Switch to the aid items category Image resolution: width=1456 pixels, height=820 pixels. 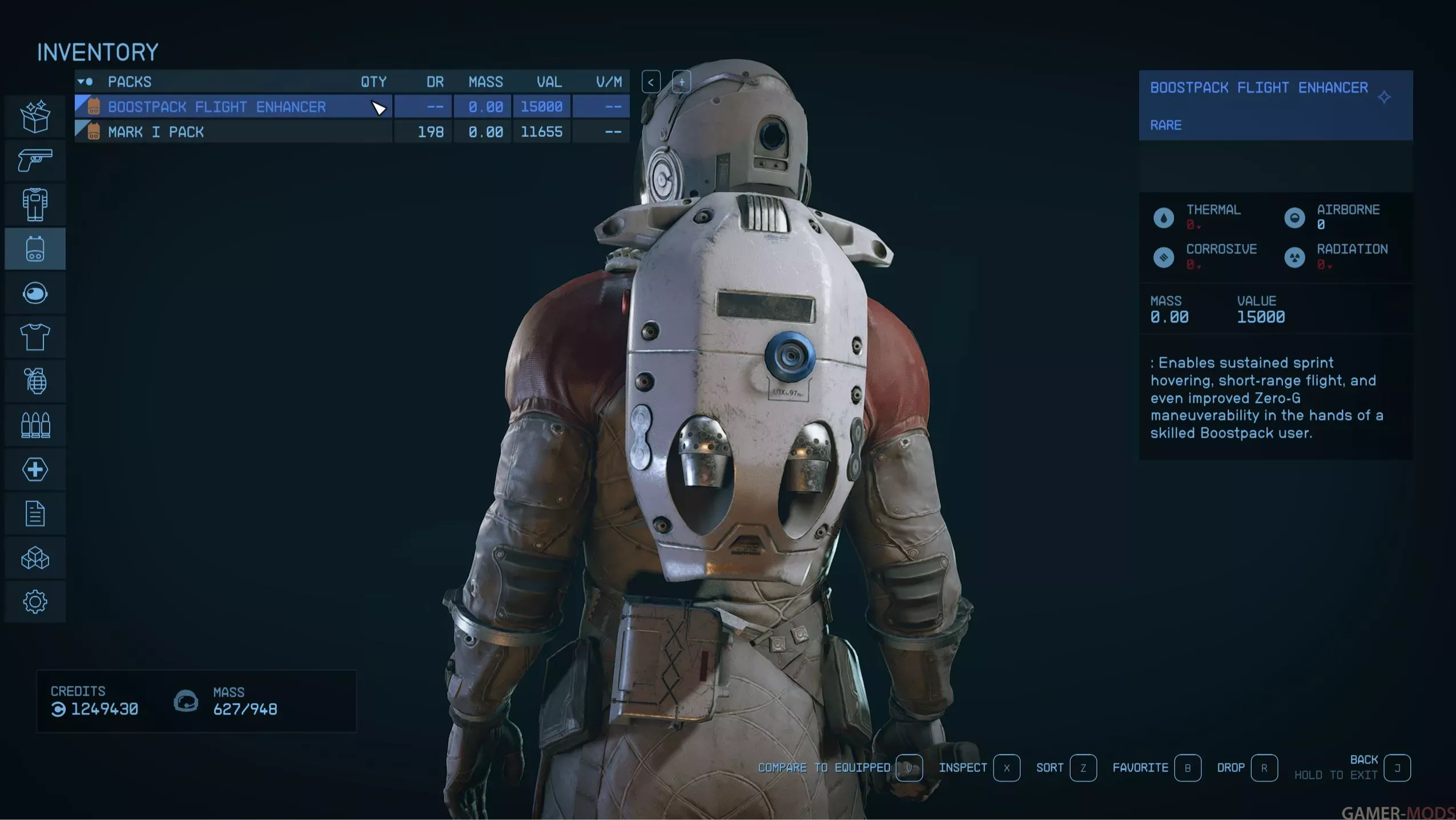(35, 470)
